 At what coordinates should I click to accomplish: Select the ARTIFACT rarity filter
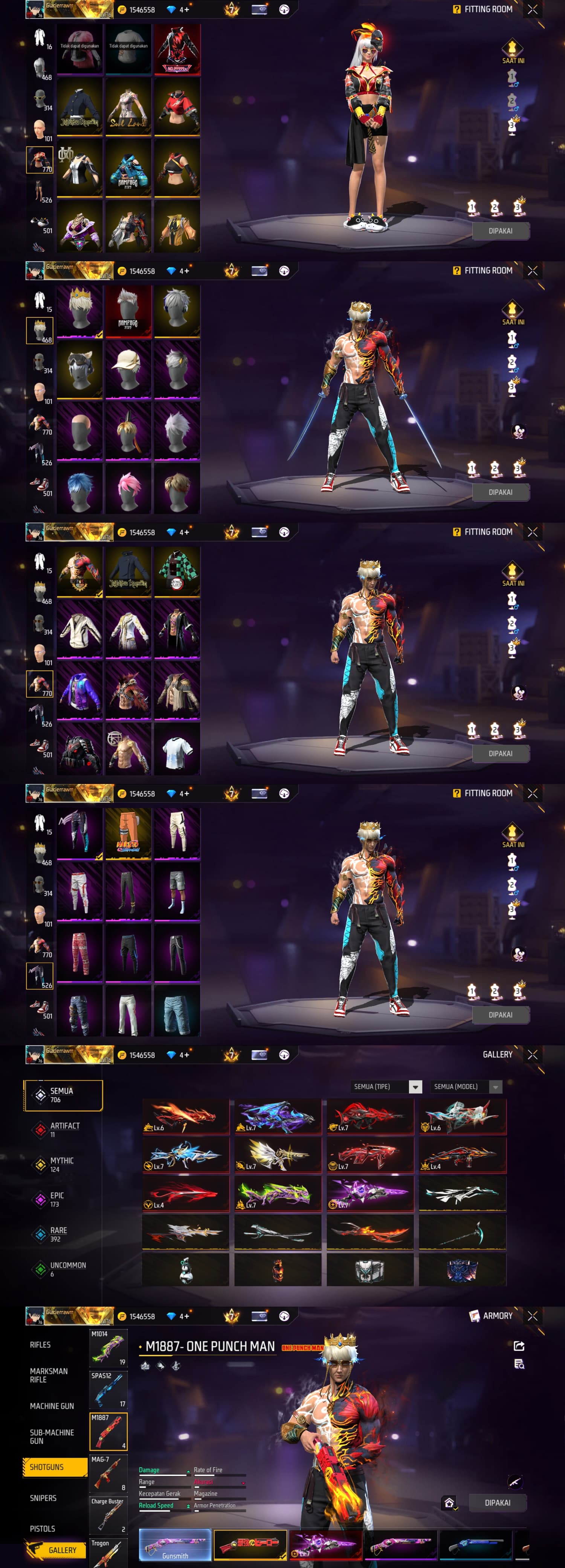tap(64, 1130)
